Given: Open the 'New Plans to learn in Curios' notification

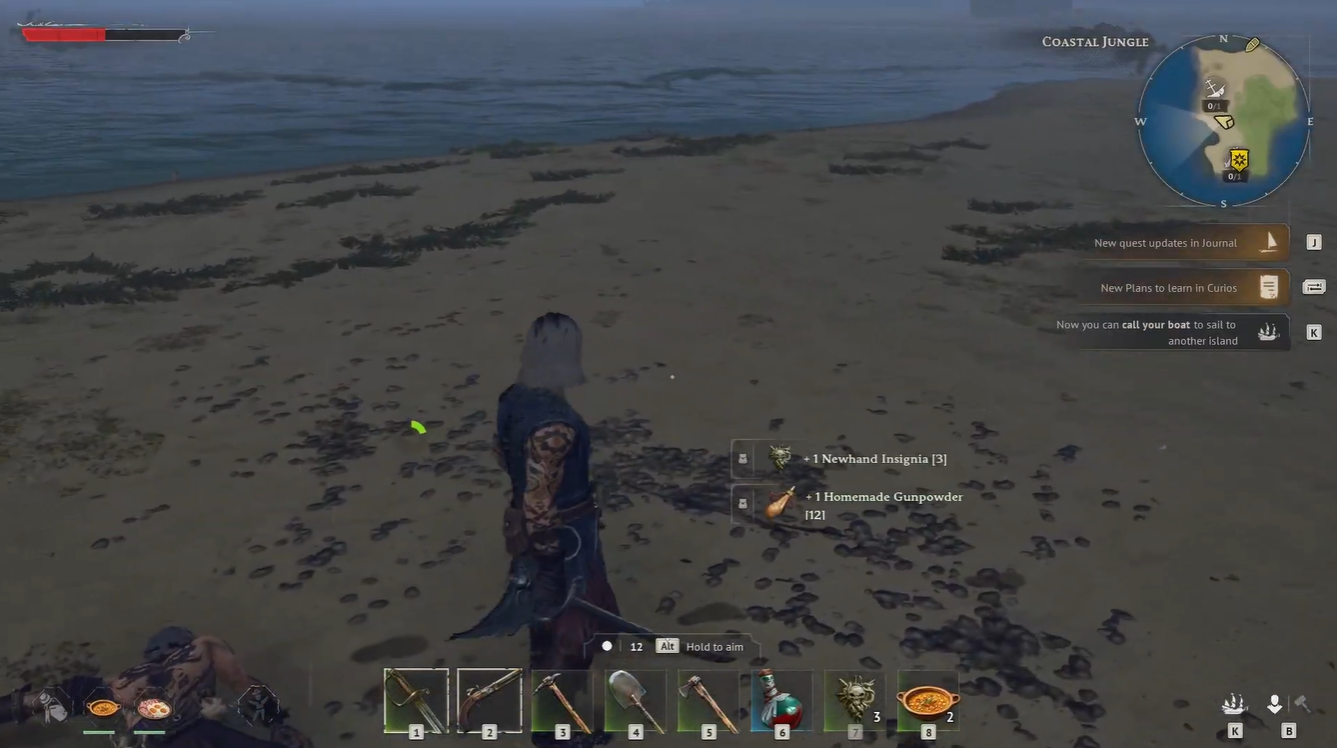Looking at the screenshot, I should [x=1170, y=287].
